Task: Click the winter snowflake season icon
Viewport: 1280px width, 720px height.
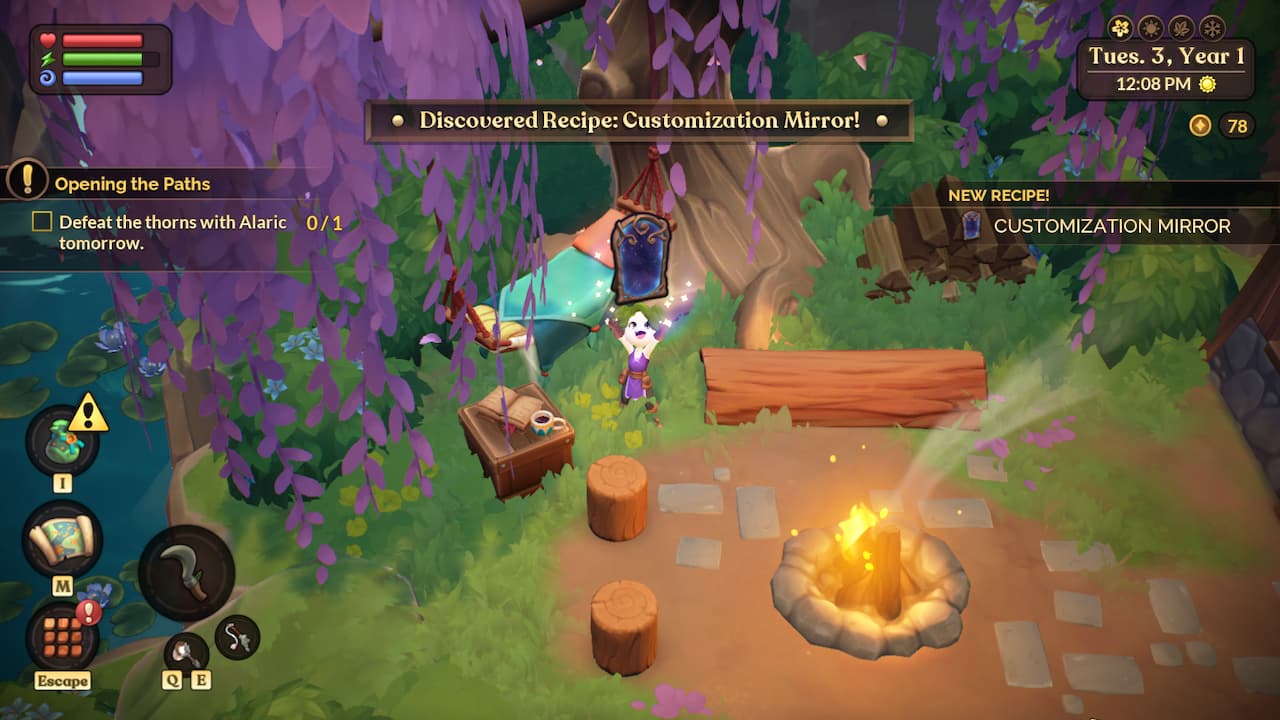Action: pyautogui.click(x=1210, y=28)
